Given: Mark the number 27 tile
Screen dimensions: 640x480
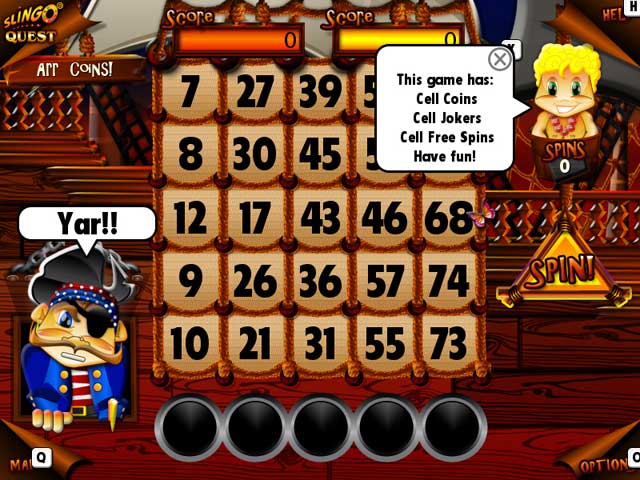Looking at the screenshot, I should point(255,92).
